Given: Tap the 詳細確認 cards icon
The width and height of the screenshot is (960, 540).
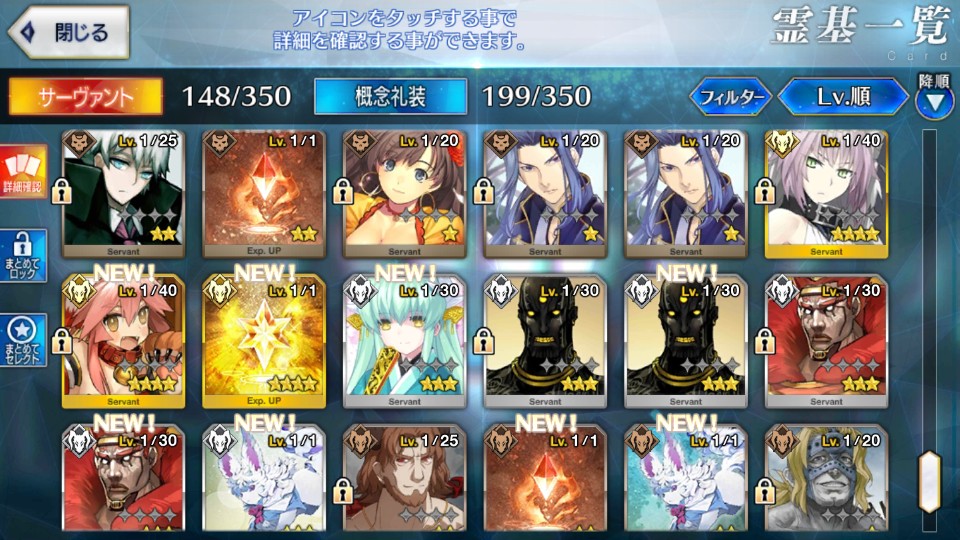Looking at the screenshot, I should pos(22,172).
